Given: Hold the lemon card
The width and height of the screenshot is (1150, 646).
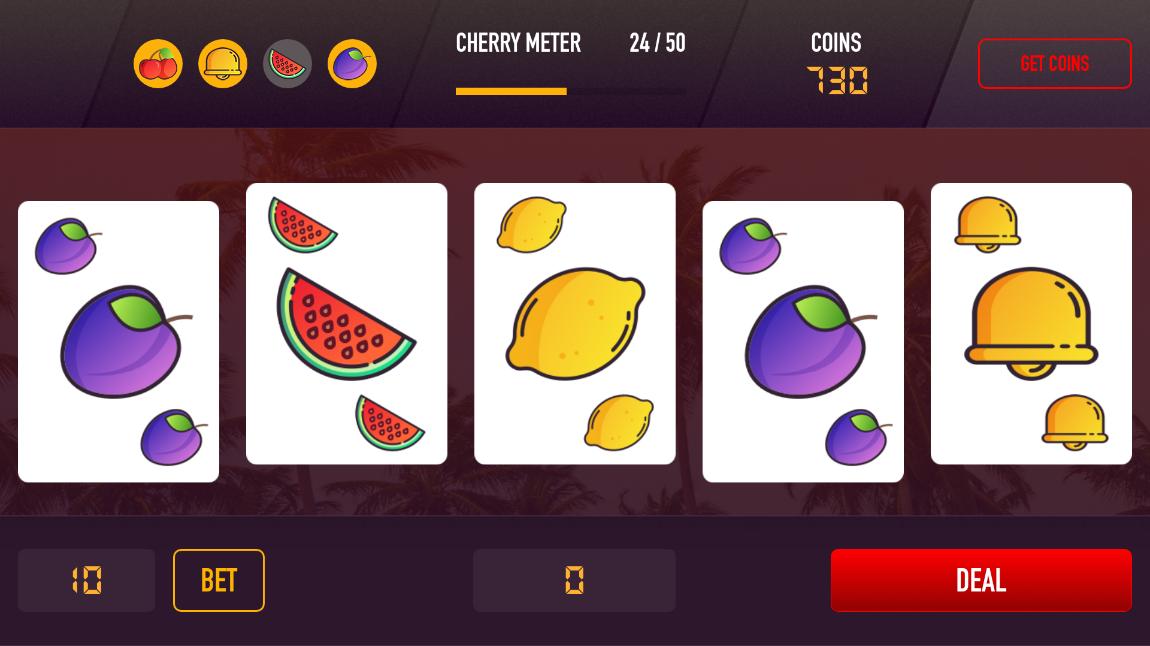Looking at the screenshot, I should pos(574,323).
